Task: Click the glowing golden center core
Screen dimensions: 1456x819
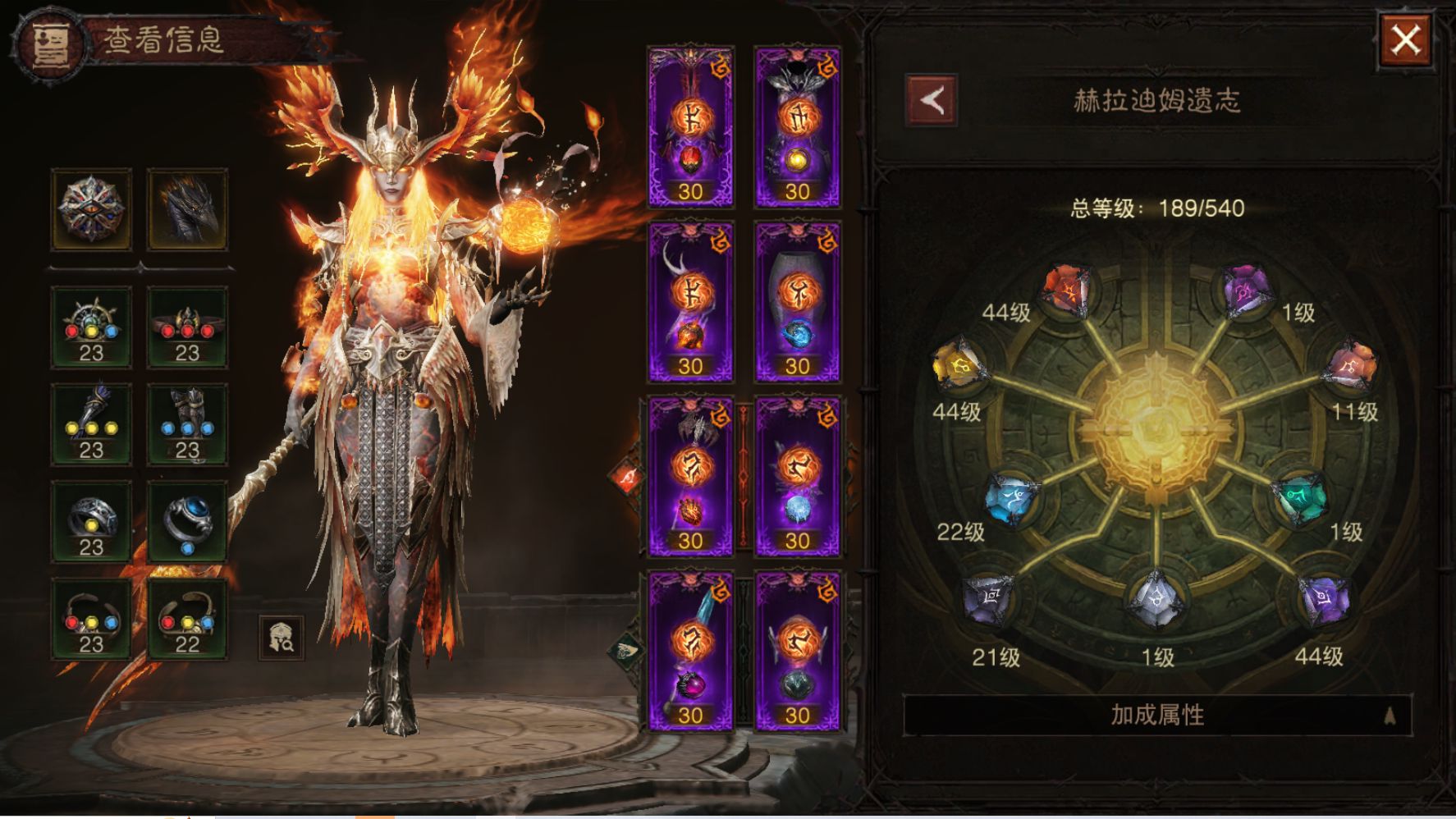Action: coord(1156,427)
